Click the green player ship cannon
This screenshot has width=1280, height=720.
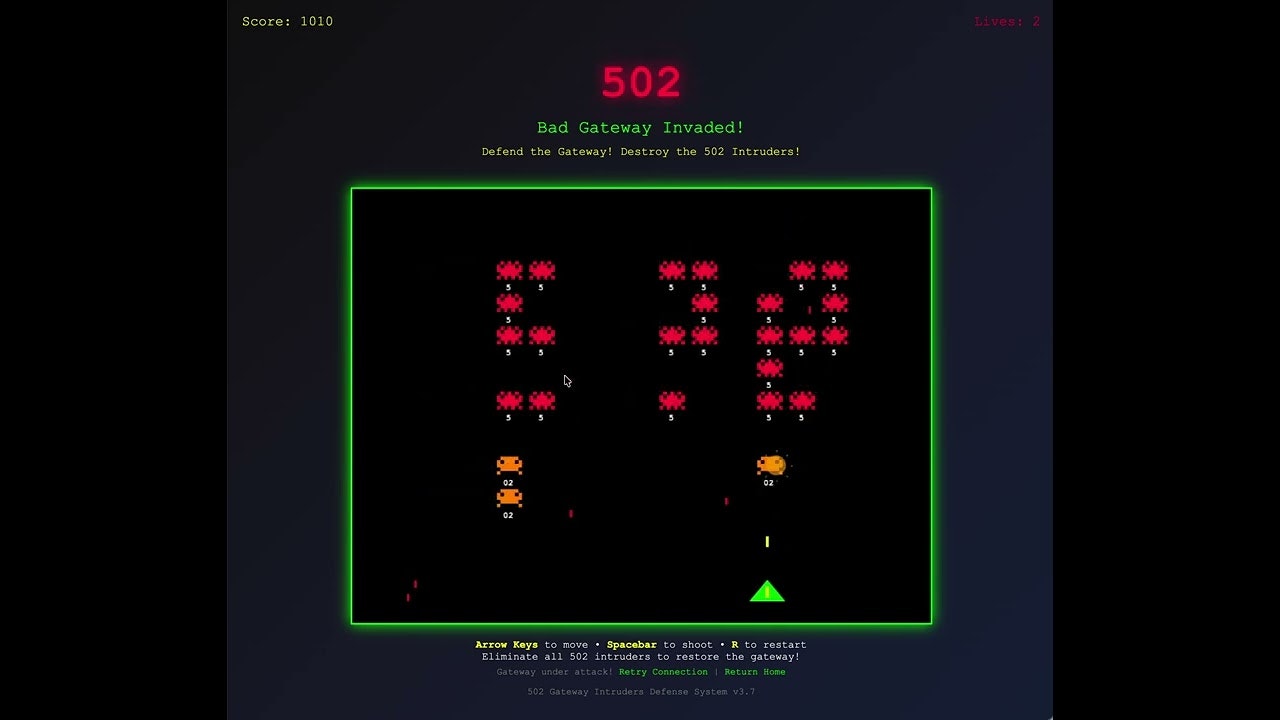point(766,590)
